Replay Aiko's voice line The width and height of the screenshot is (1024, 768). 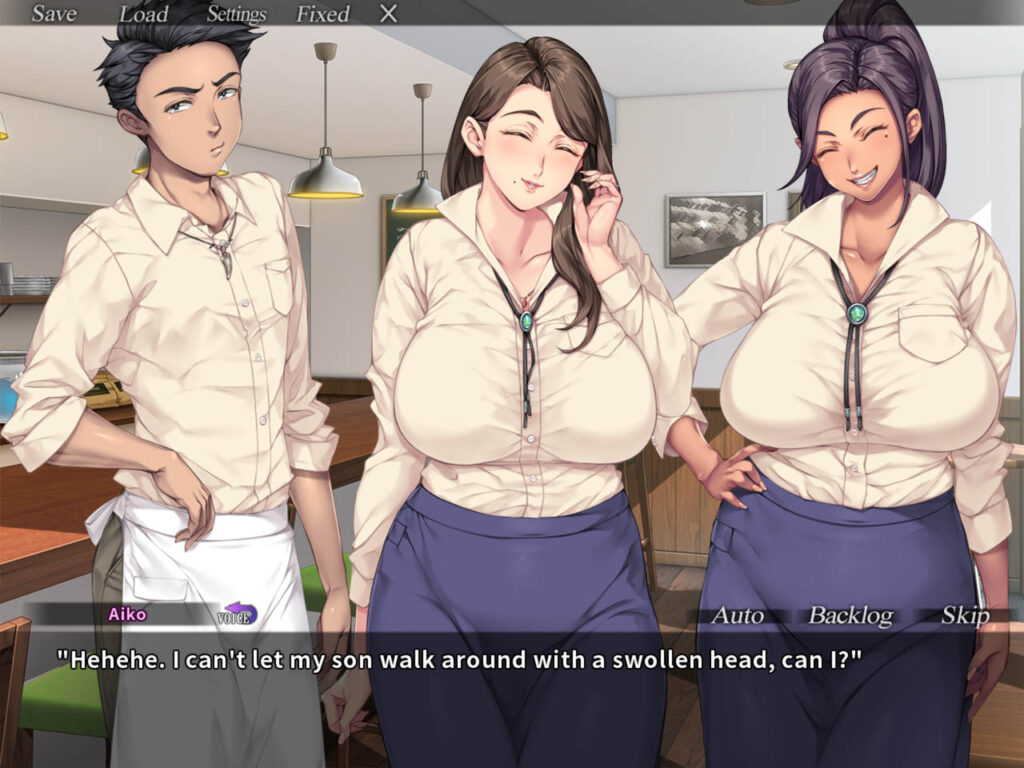click(237, 614)
